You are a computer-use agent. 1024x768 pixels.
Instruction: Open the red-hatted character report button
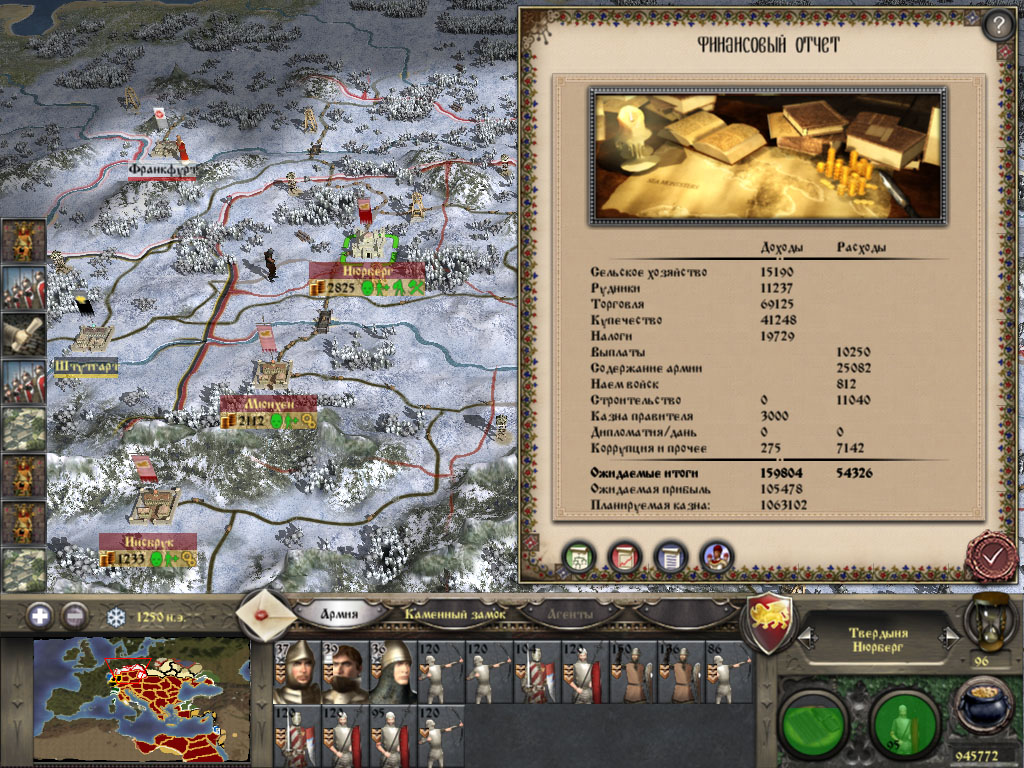[716, 556]
